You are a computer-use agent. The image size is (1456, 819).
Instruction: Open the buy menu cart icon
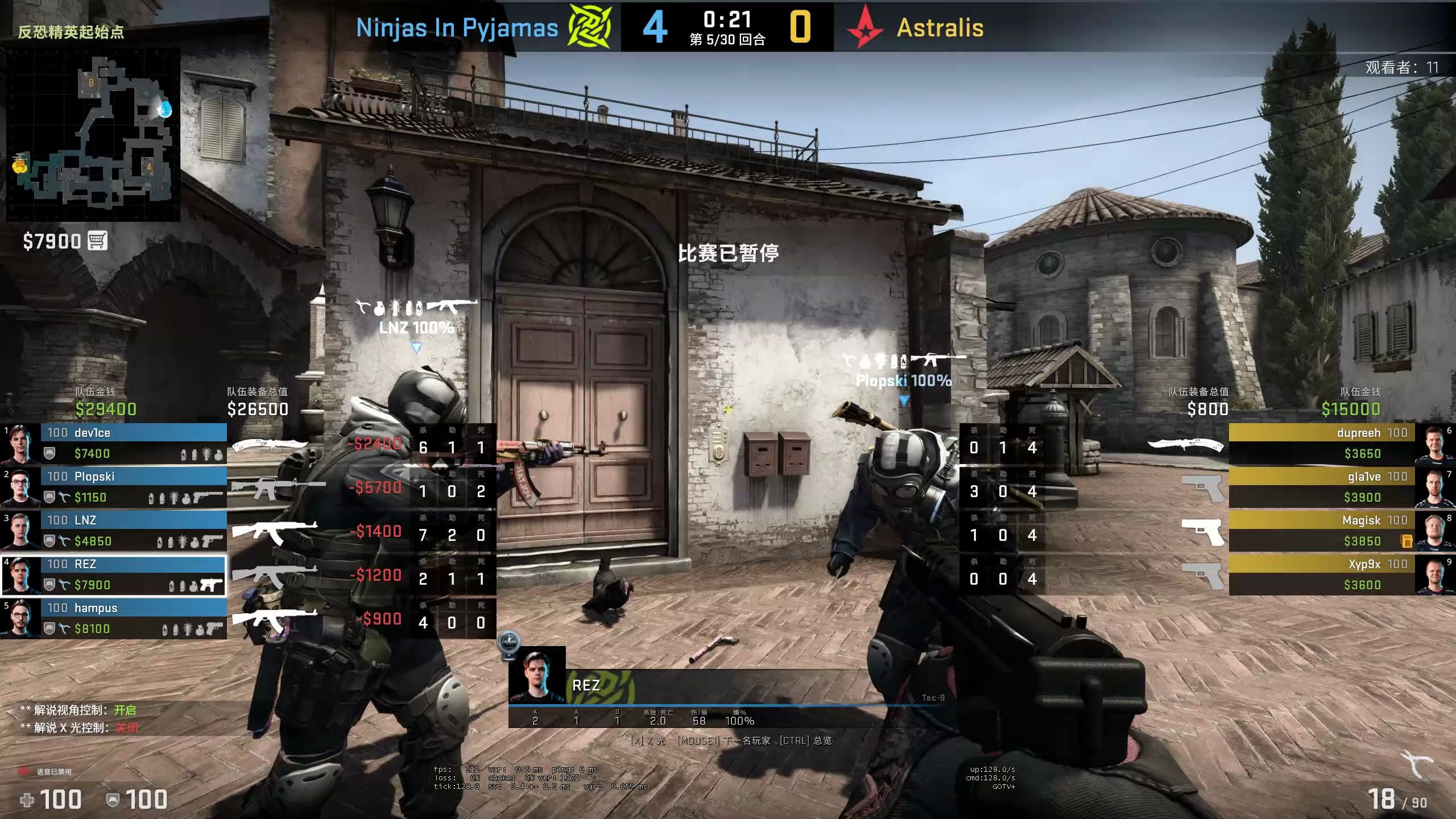pos(97,241)
